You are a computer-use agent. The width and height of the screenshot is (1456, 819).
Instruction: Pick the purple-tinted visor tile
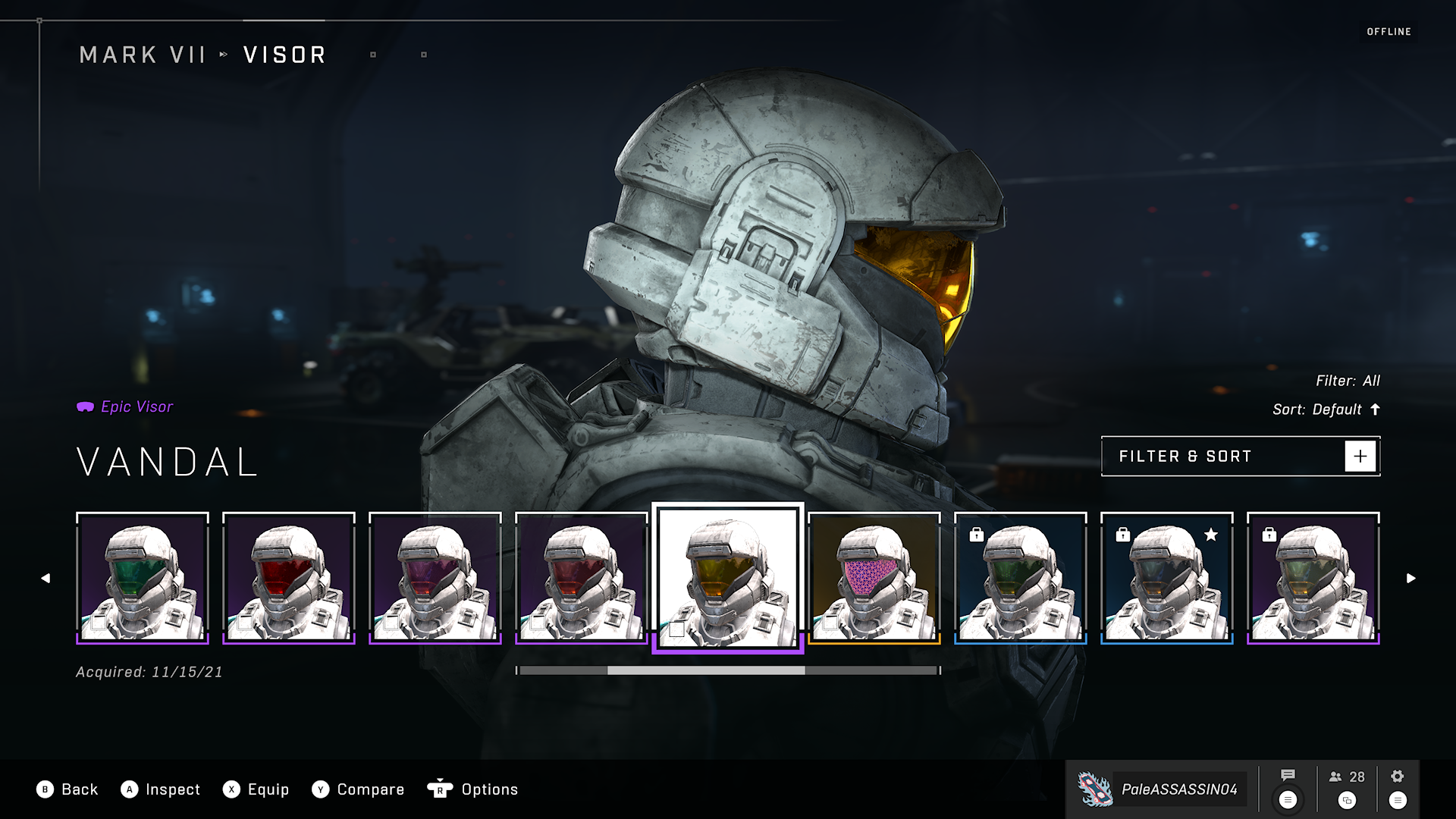(x=435, y=578)
